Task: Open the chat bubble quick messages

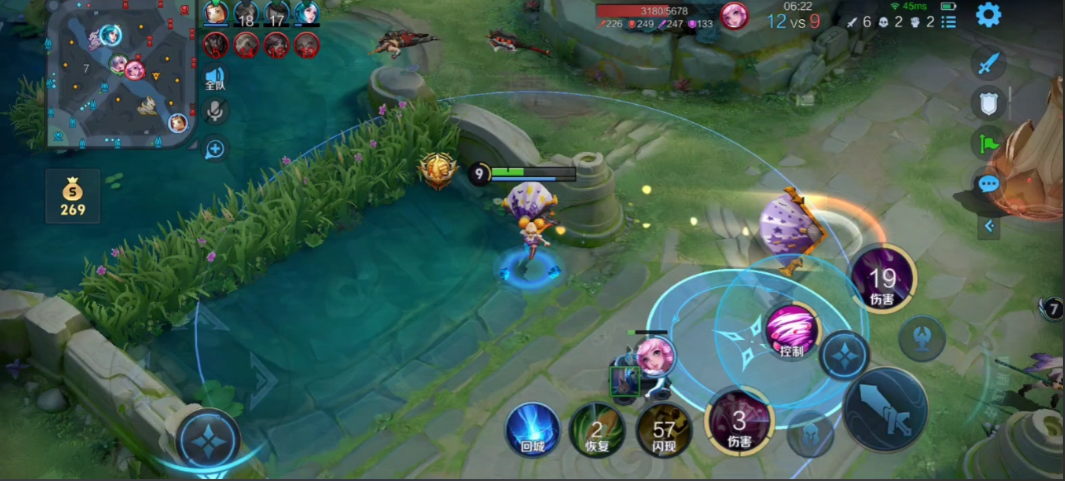Action: [x=988, y=184]
